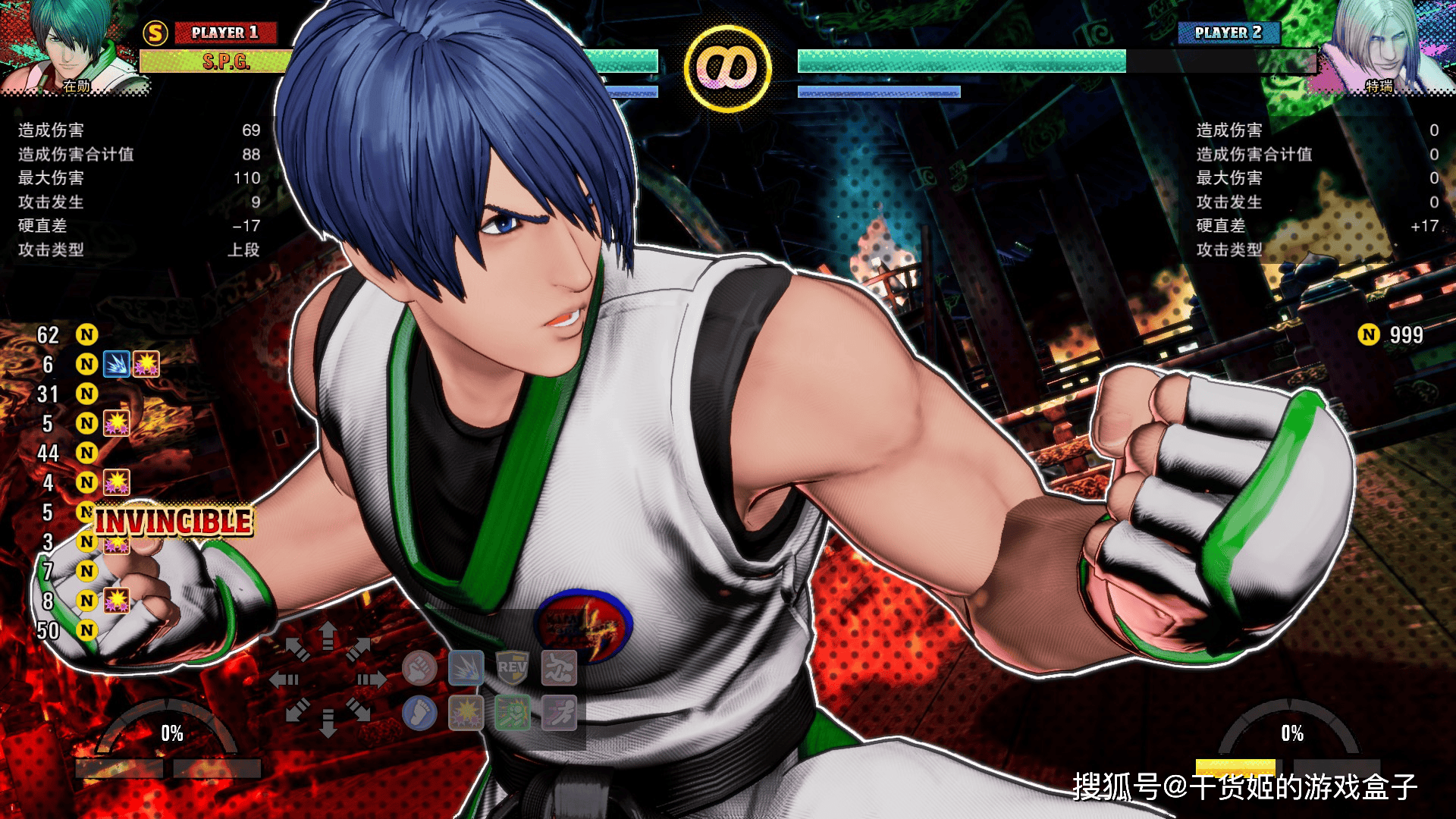Tap the punch fist icon
Screen dimensions: 1456x819
click(x=419, y=668)
